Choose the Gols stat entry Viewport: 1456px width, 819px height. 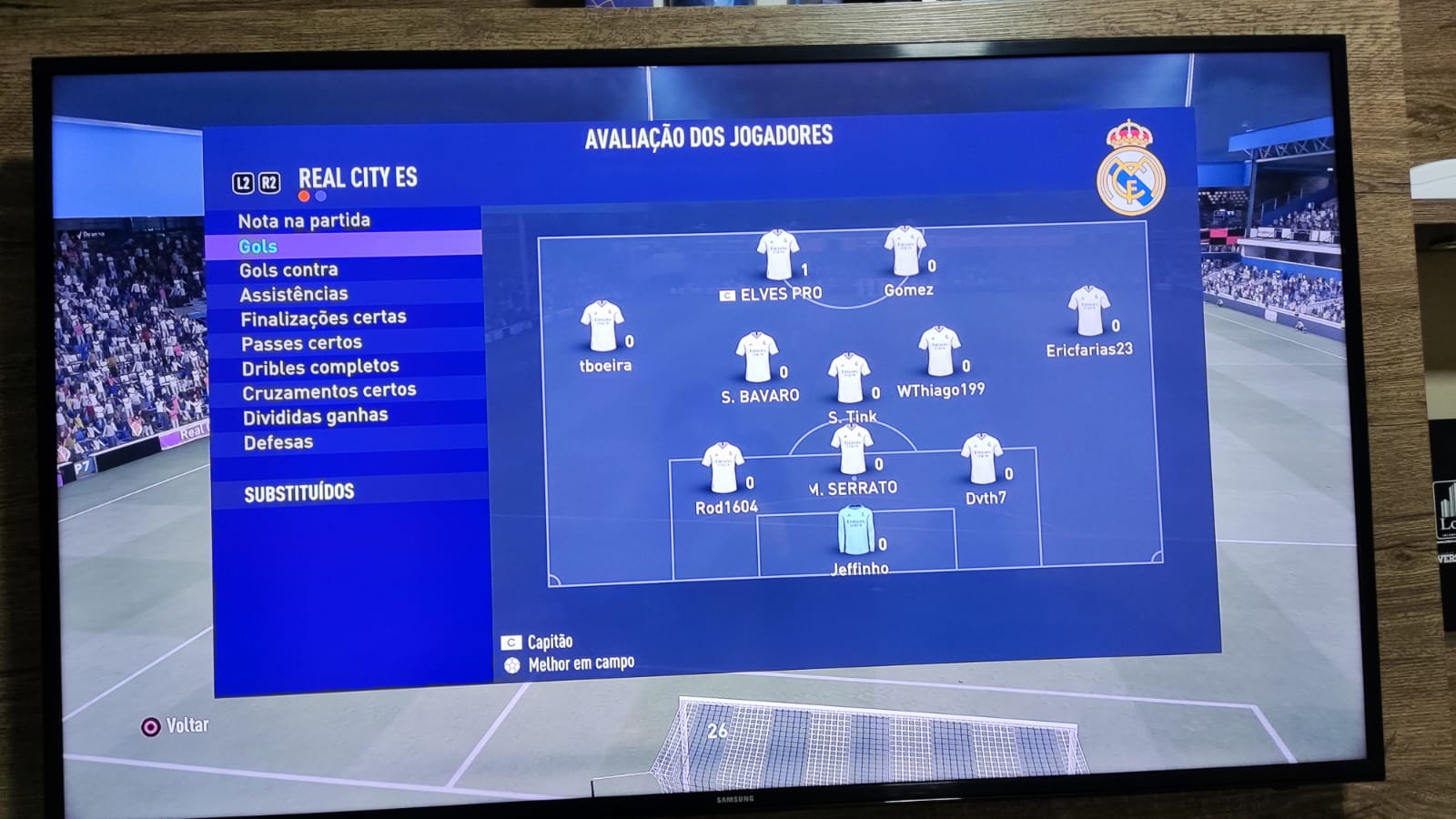[x=258, y=246]
